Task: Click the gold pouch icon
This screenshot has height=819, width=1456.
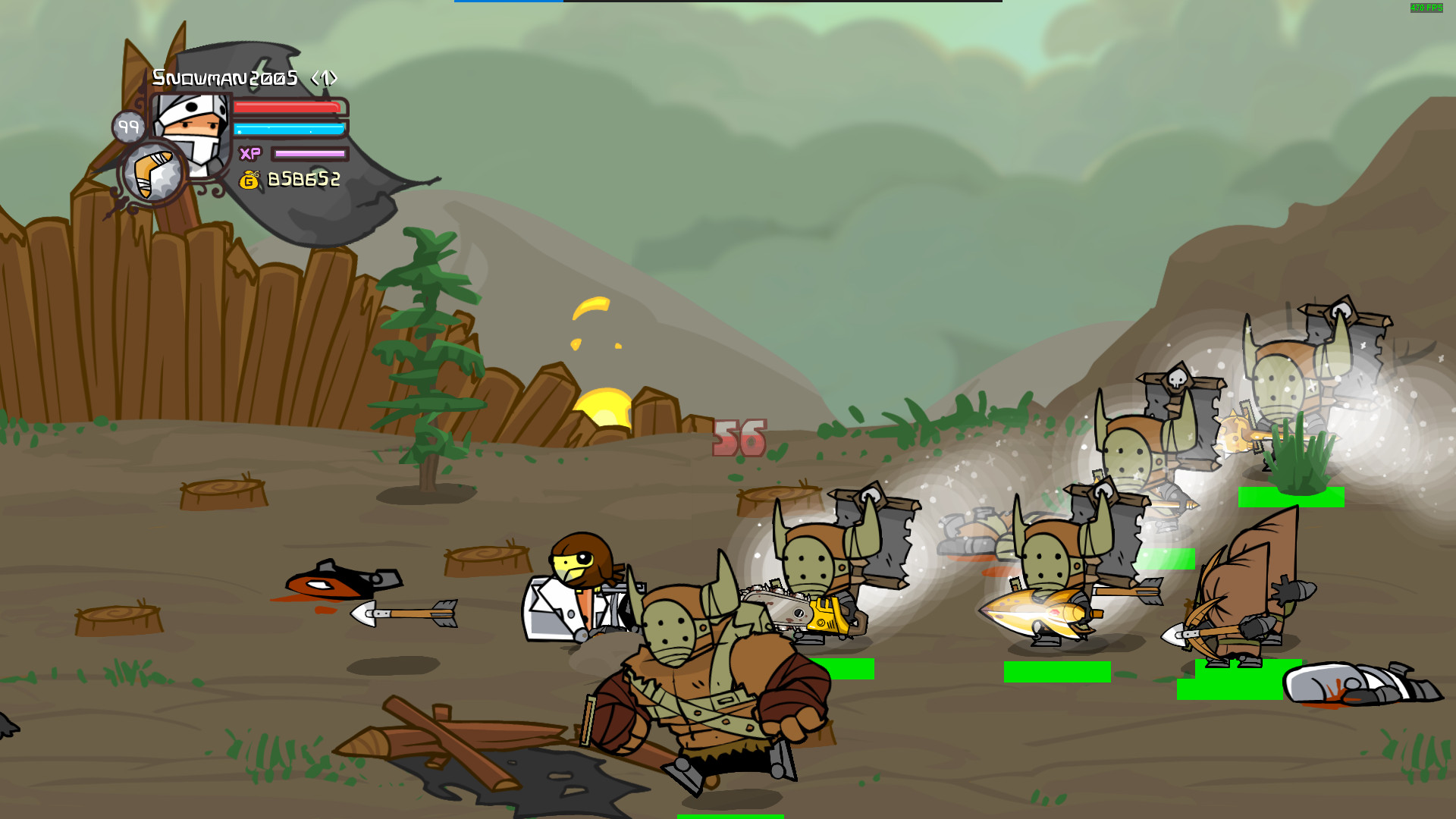Action: [251, 180]
